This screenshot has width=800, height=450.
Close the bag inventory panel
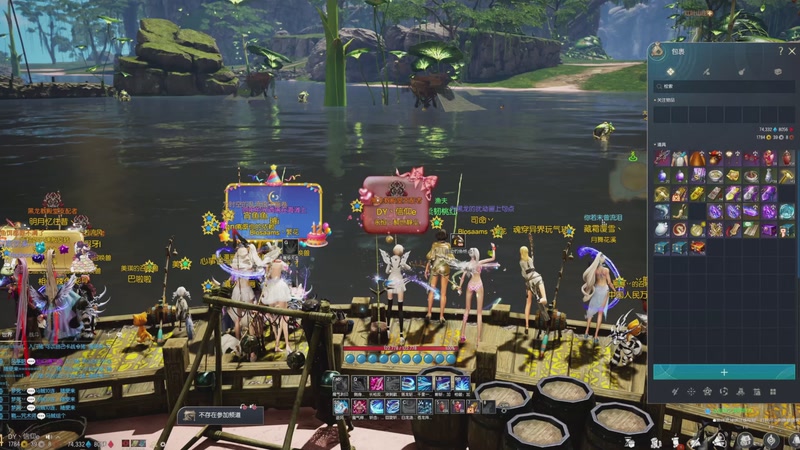[790, 51]
